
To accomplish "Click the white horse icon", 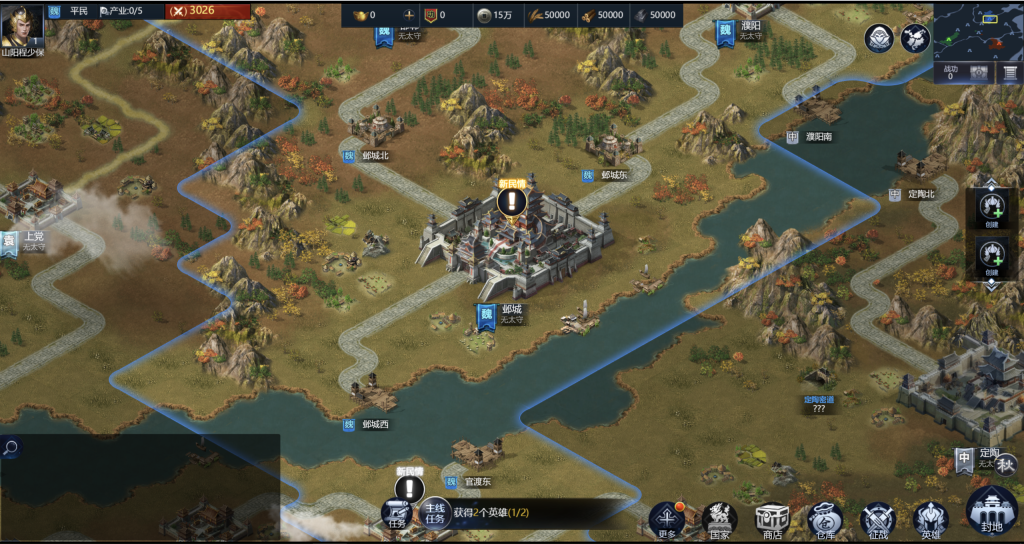I will click(915, 39).
